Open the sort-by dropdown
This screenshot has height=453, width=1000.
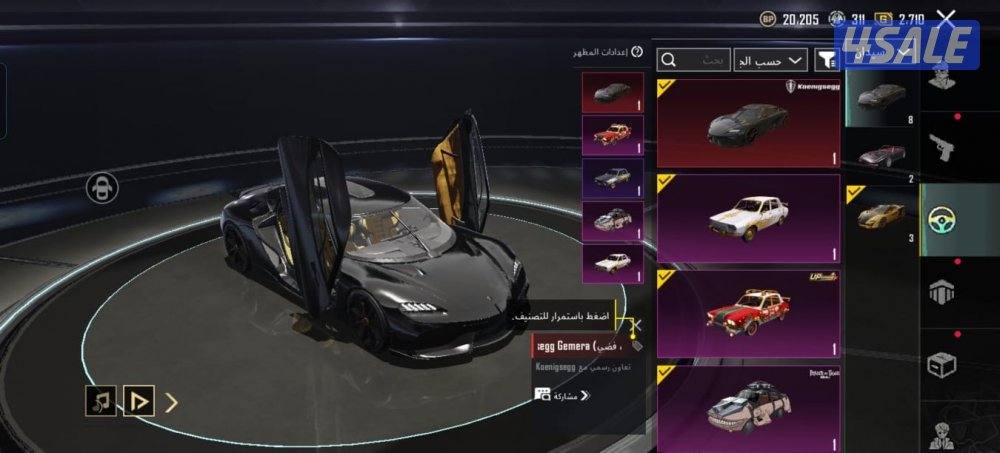(x=770, y=60)
